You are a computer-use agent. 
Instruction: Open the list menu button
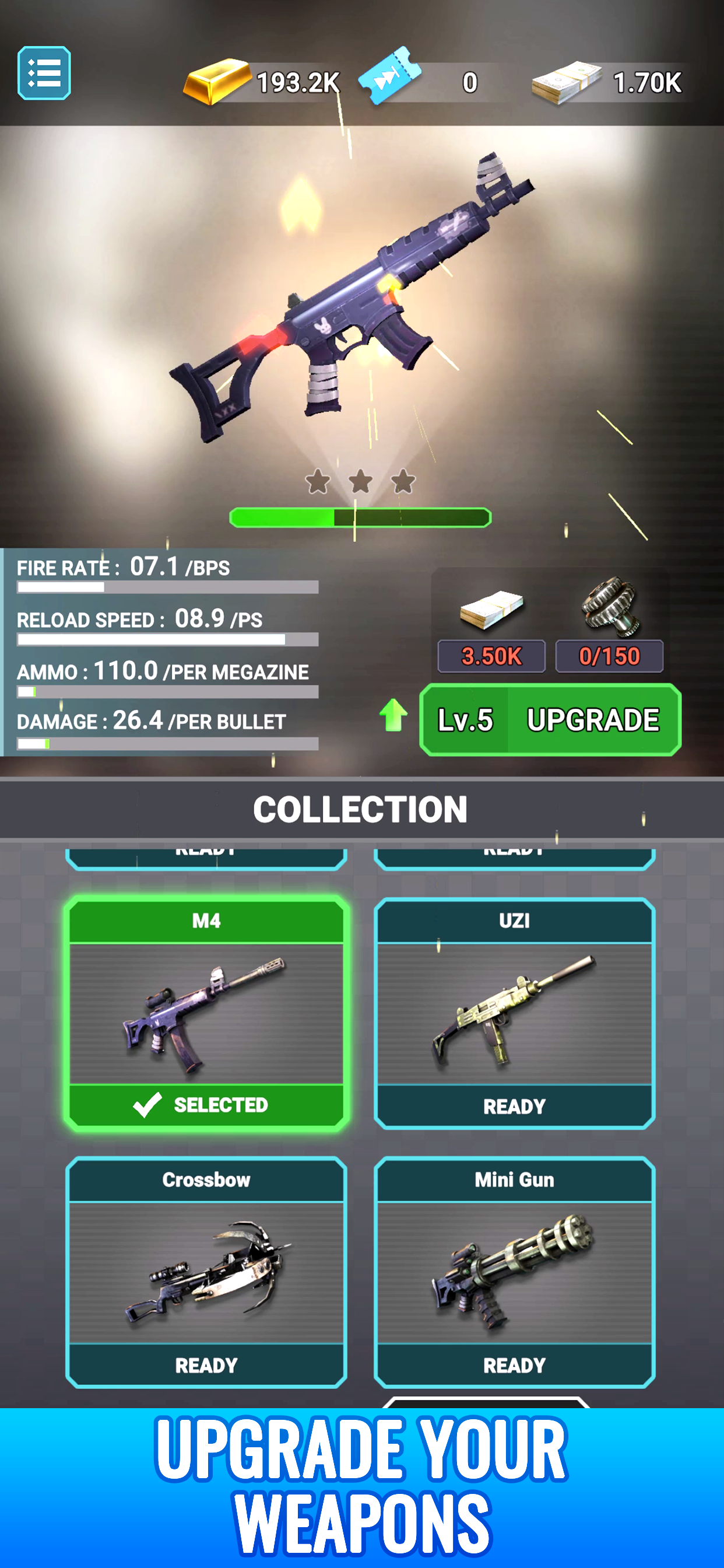44,73
